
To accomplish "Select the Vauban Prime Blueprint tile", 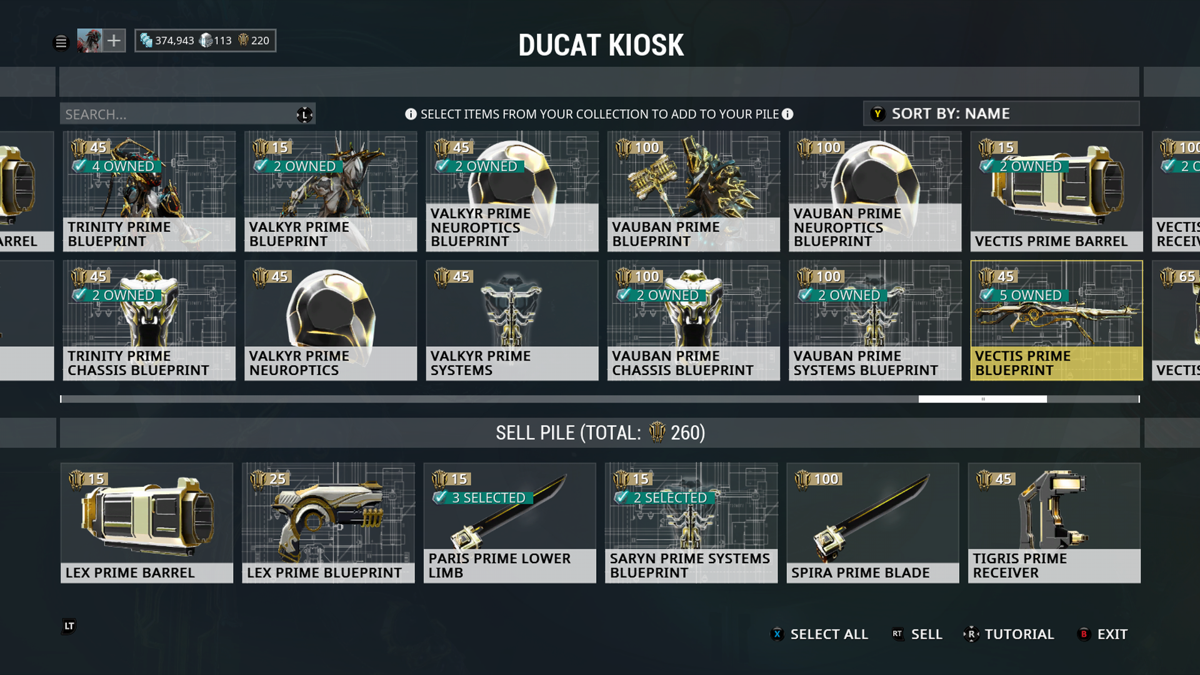I will [x=693, y=191].
